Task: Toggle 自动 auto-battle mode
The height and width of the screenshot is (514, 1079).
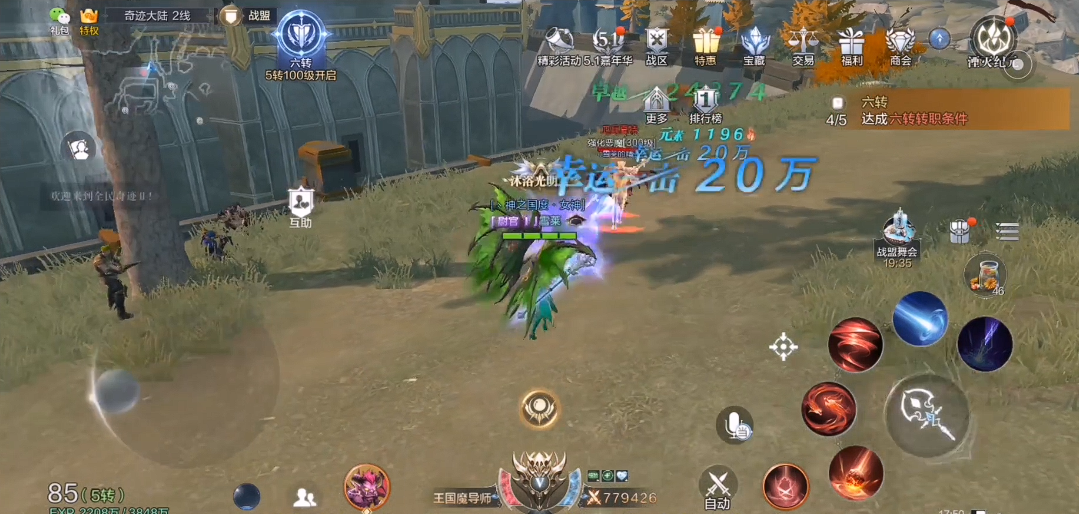Action: pos(717,487)
